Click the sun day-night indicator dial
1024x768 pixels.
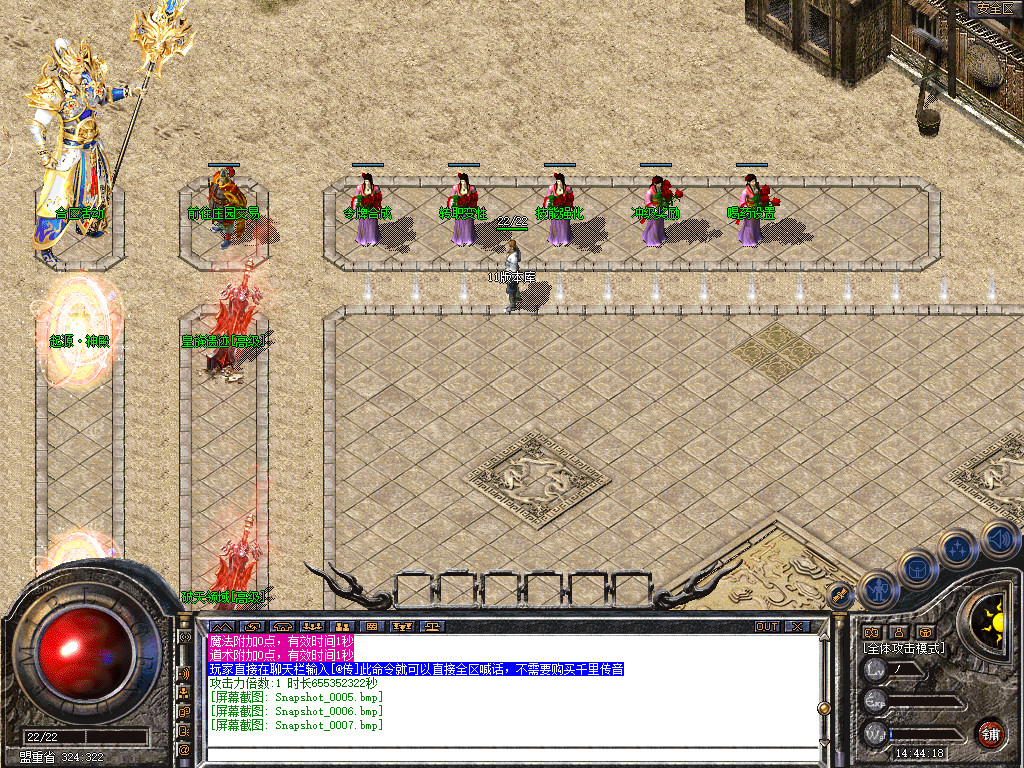click(x=994, y=614)
